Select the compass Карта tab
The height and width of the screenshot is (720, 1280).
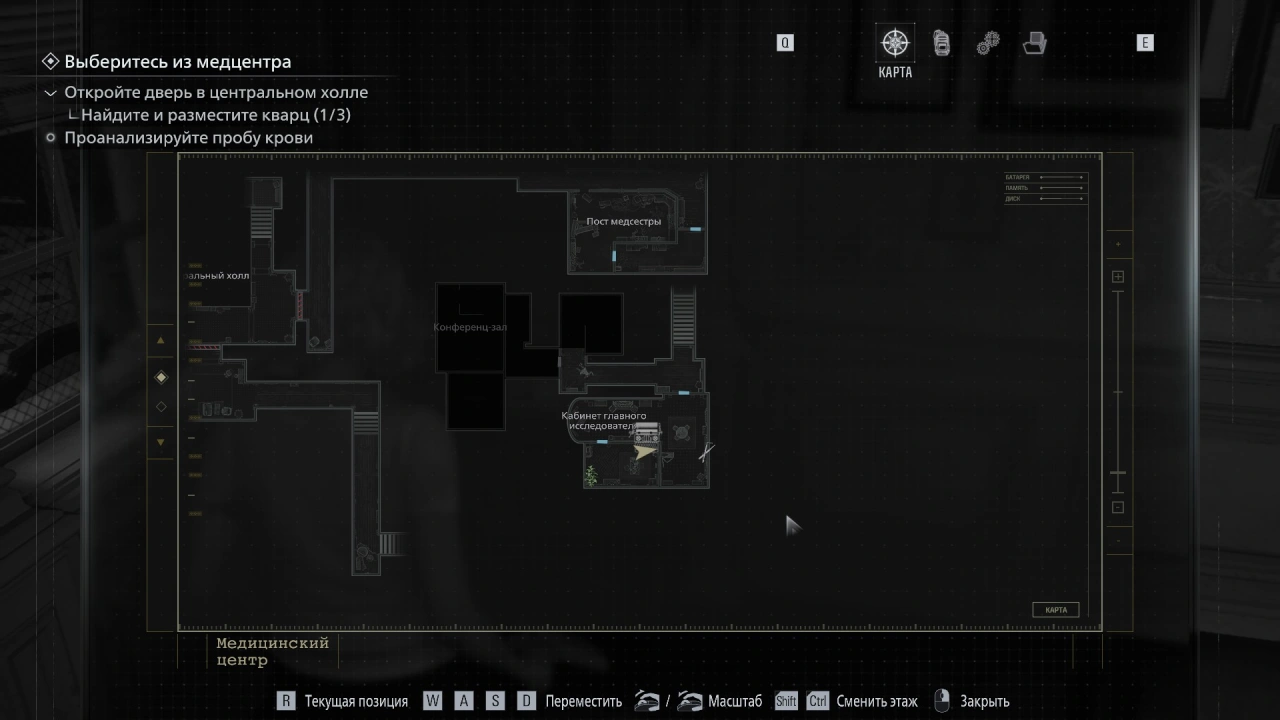click(895, 44)
